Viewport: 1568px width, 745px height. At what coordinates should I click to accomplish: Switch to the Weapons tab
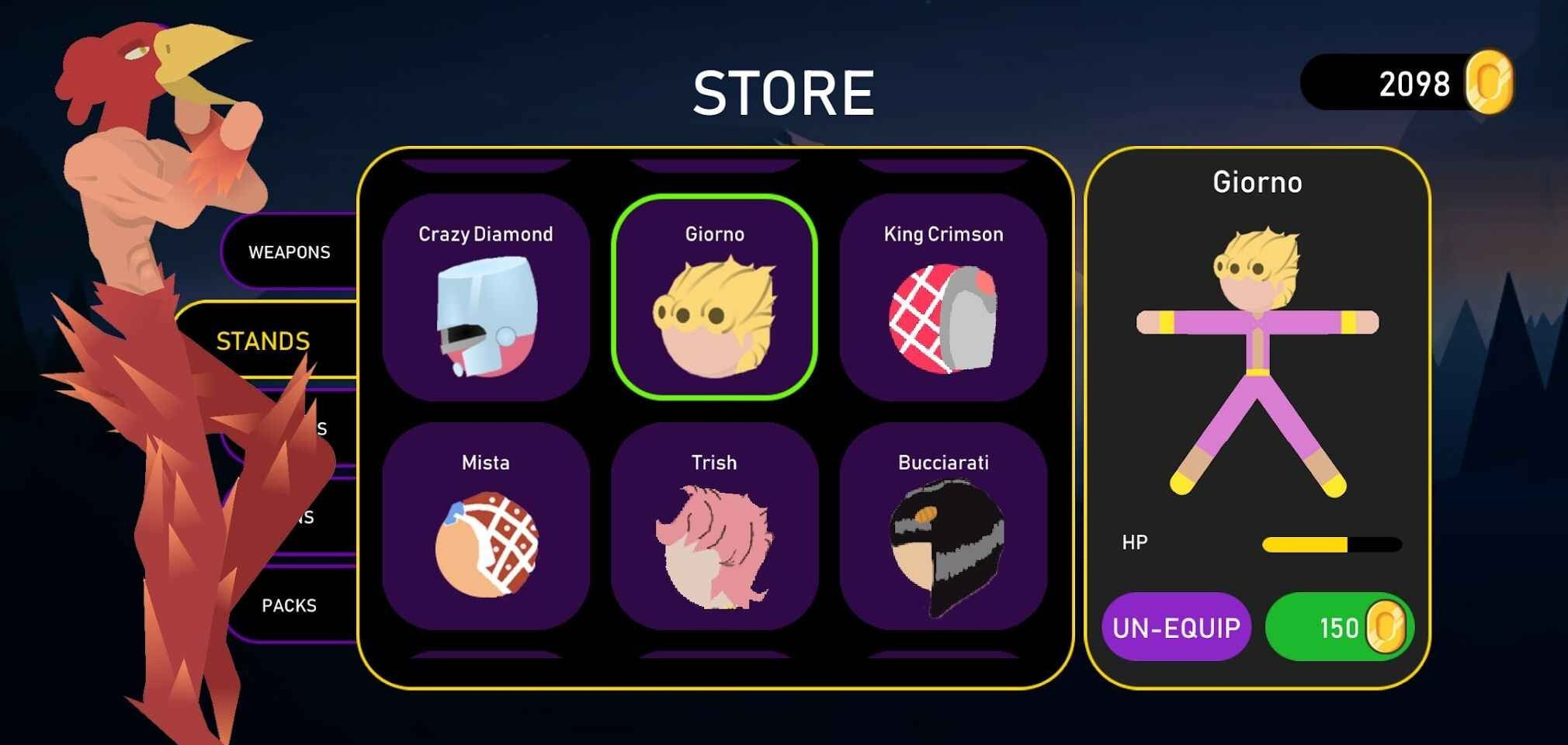click(x=290, y=252)
